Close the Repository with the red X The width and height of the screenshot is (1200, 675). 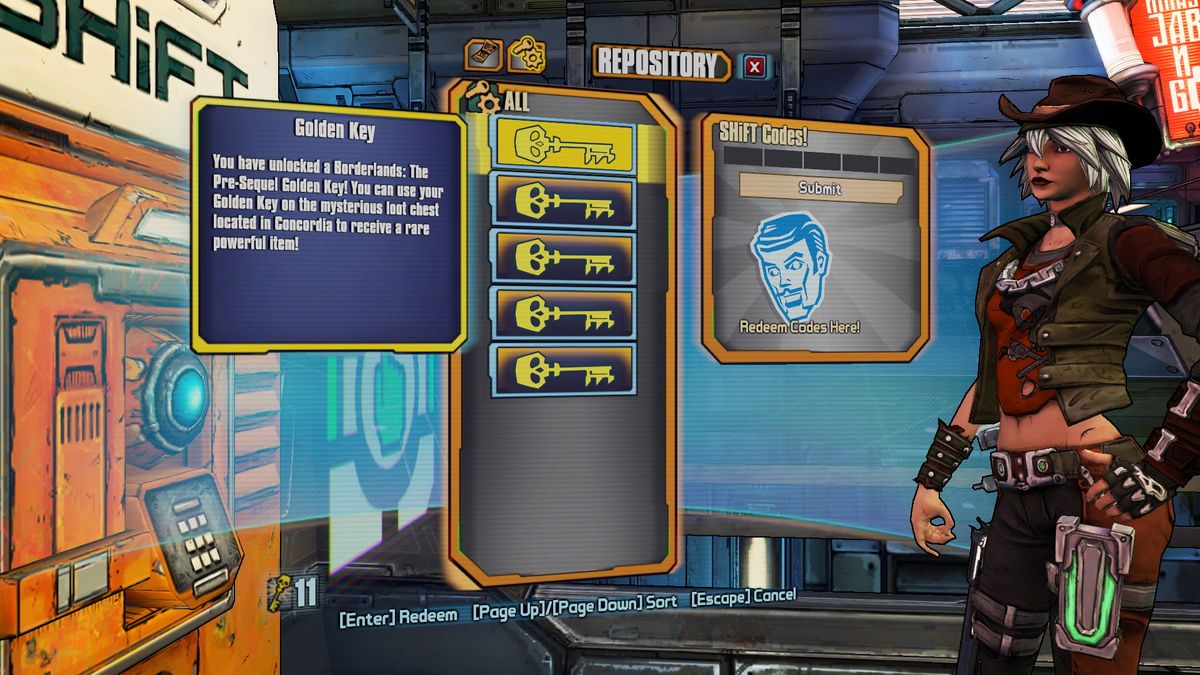(x=754, y=67)
